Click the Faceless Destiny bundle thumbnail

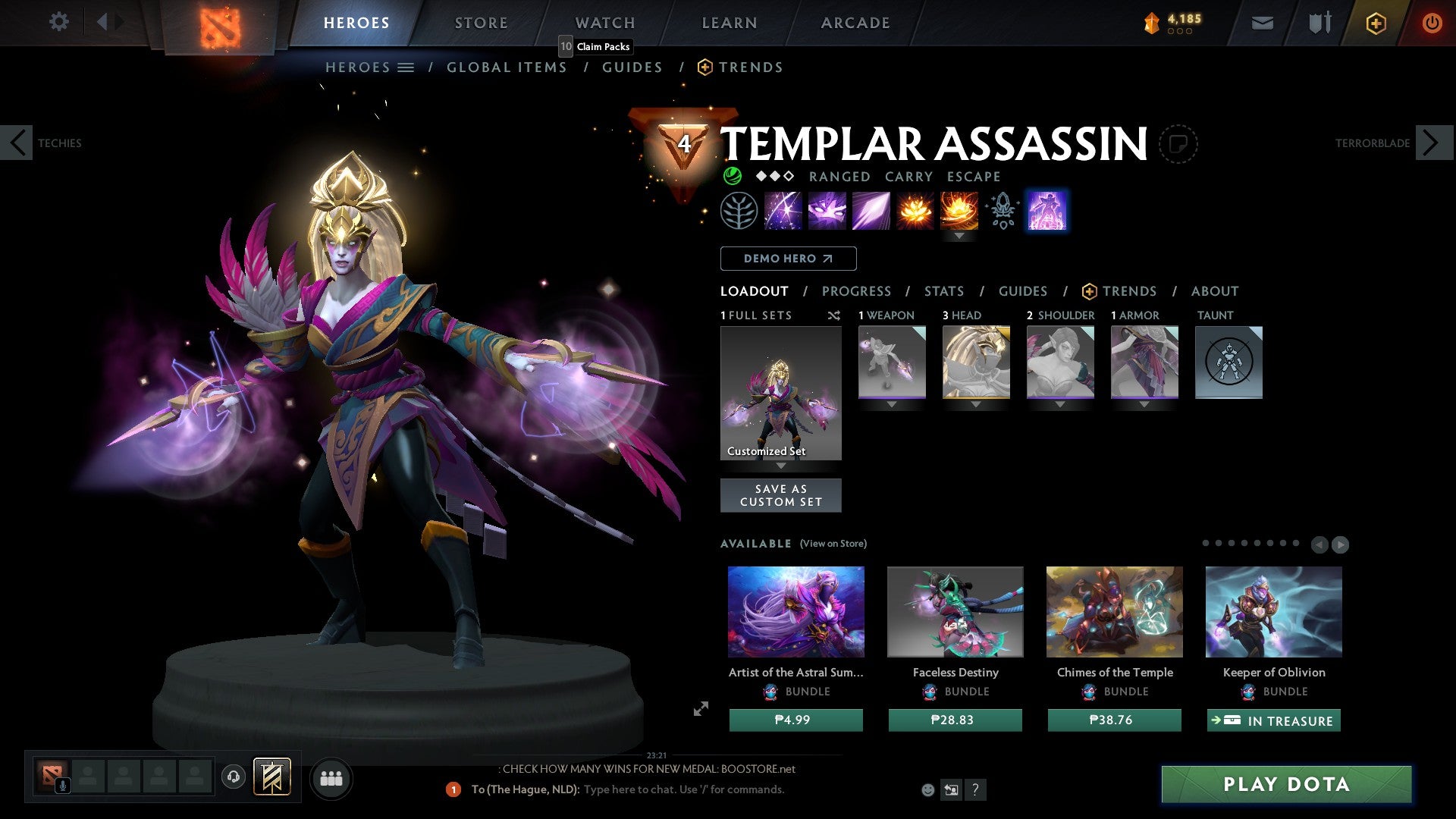click(x=955, y=611)
